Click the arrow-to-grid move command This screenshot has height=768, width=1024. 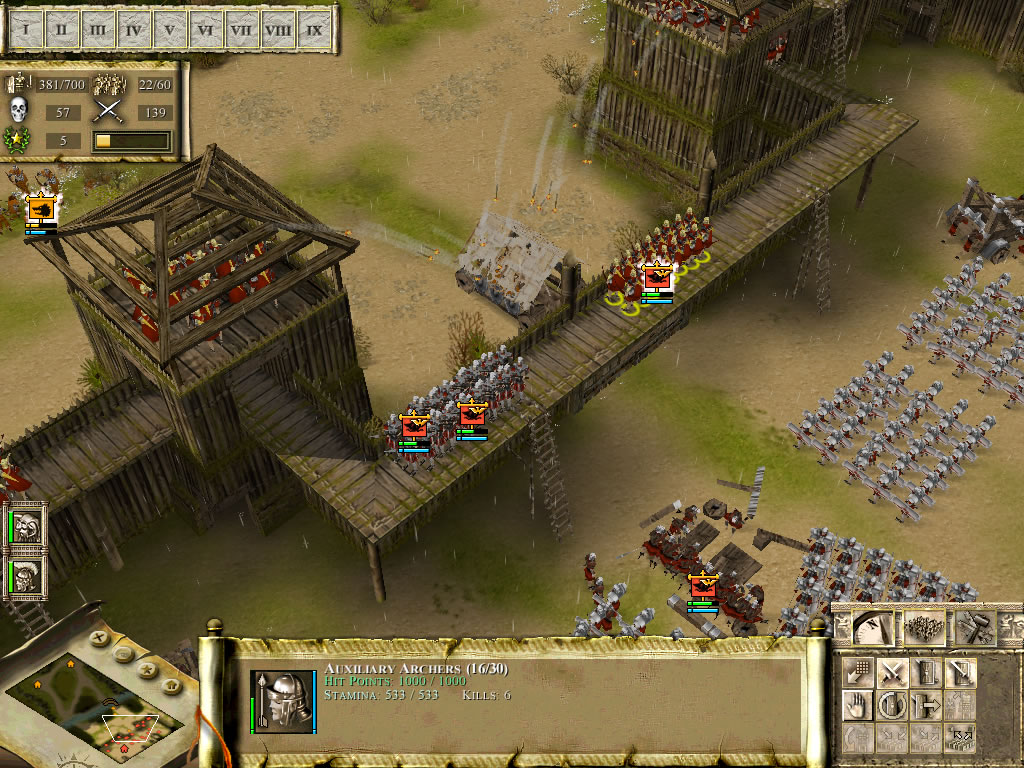857,672
